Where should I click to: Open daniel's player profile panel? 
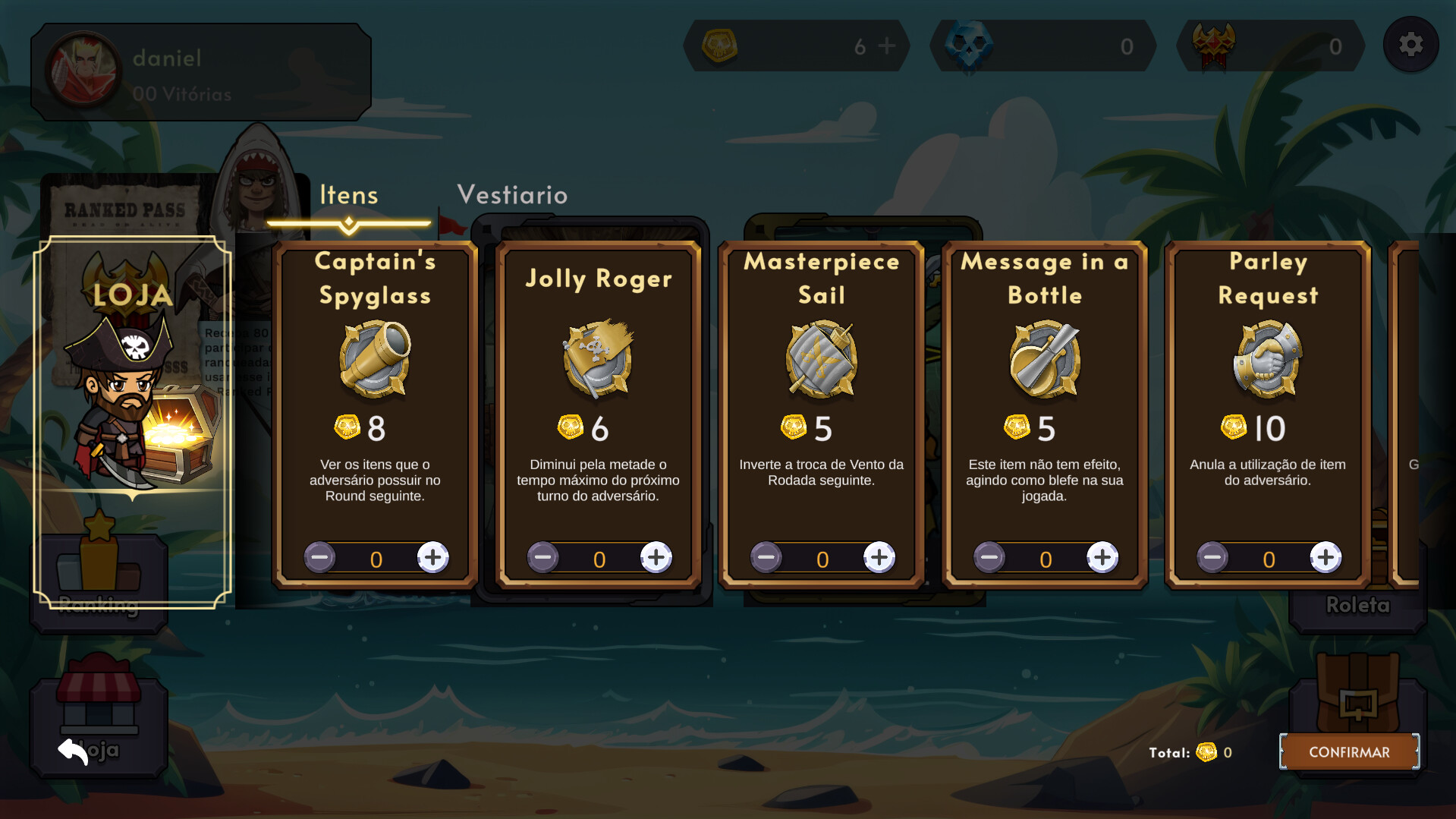[200, 72]
